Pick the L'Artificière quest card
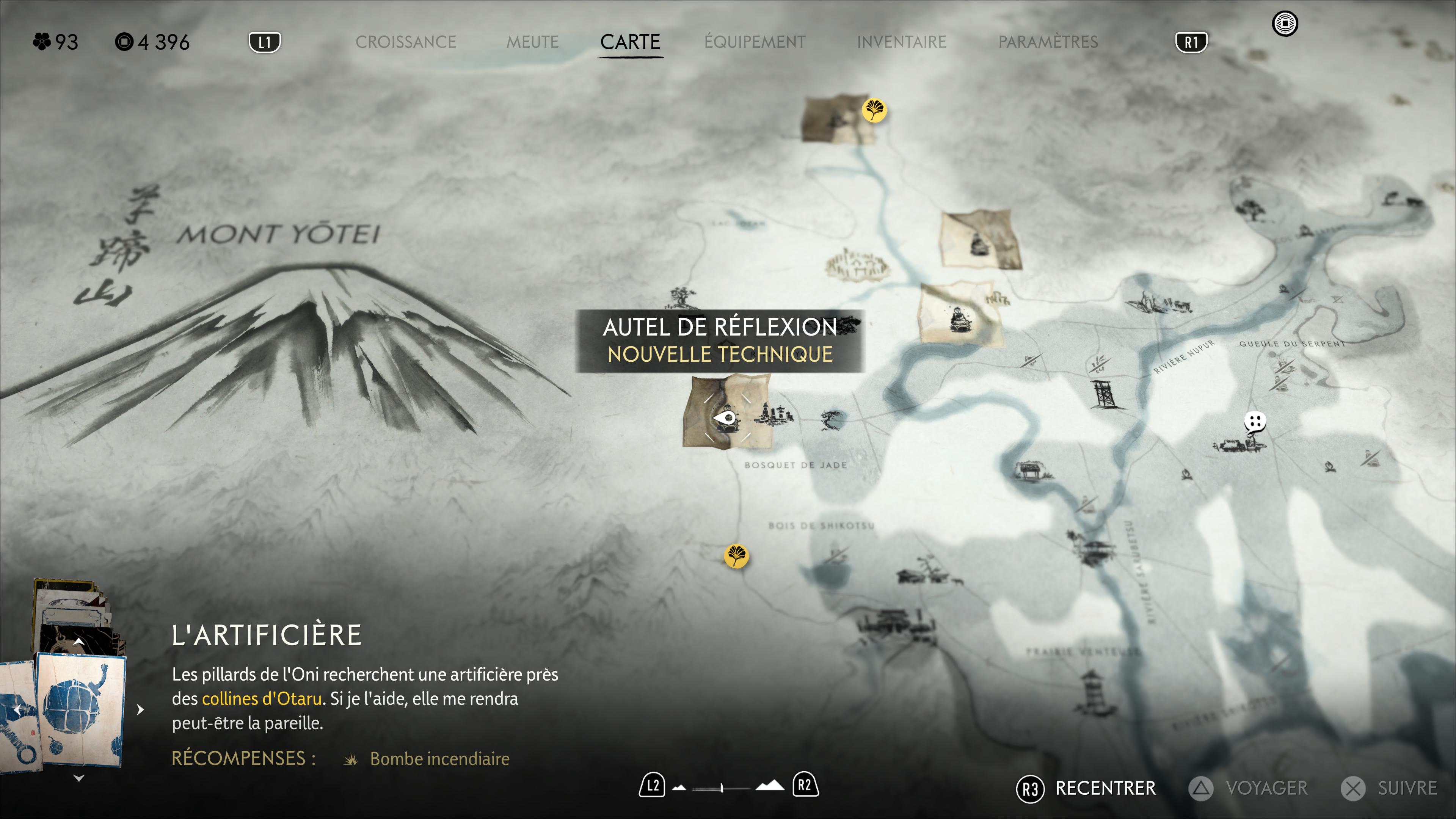 pos(80,709)
